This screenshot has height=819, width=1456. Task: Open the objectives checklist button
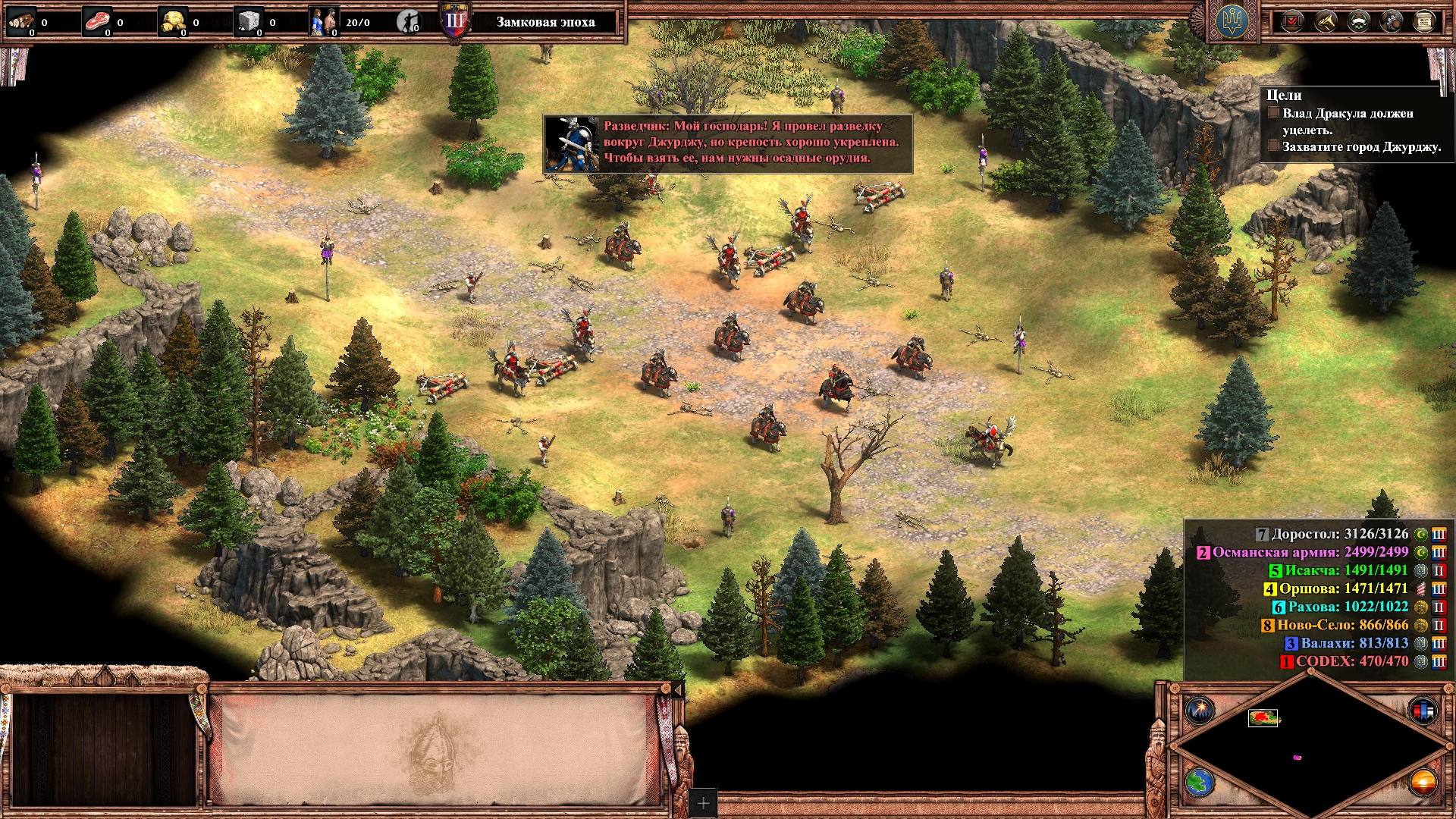pyautogui.click(x=1291, y=21)
